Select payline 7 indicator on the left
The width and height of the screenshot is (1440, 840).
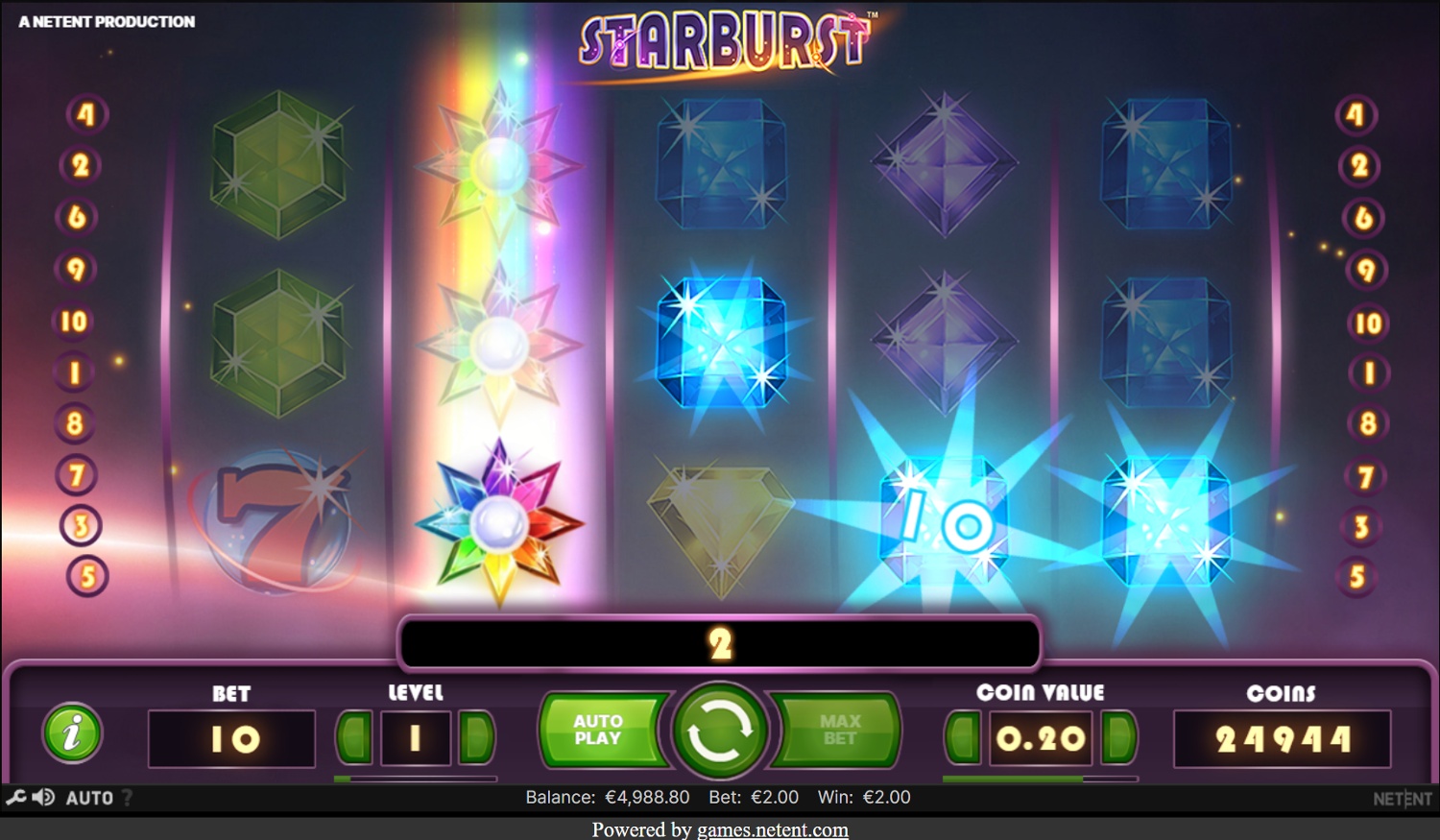pyautogui.click(x=77, y=474)
